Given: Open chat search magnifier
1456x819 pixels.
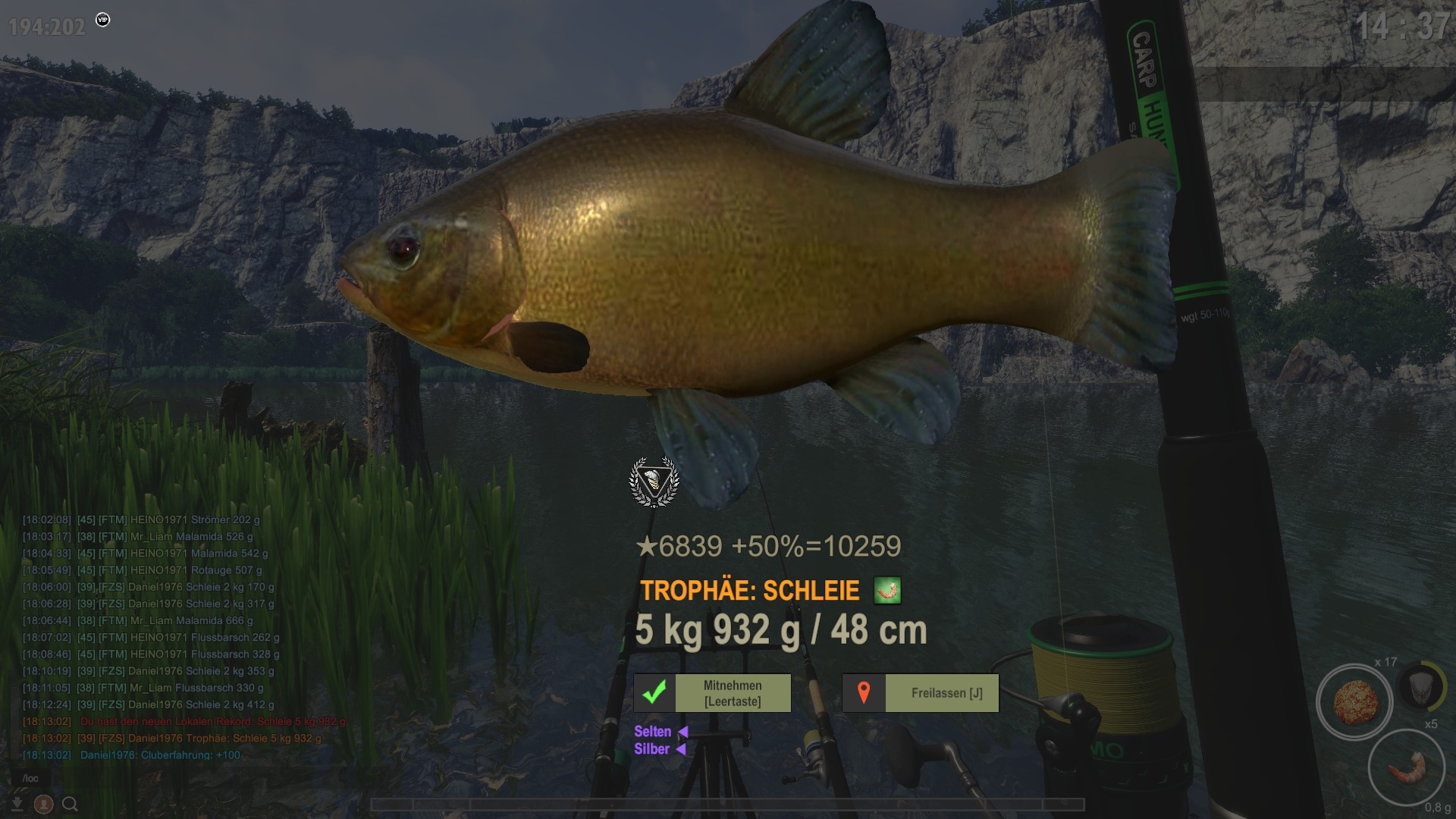Looking at the screenshot, I should point(70,804).
